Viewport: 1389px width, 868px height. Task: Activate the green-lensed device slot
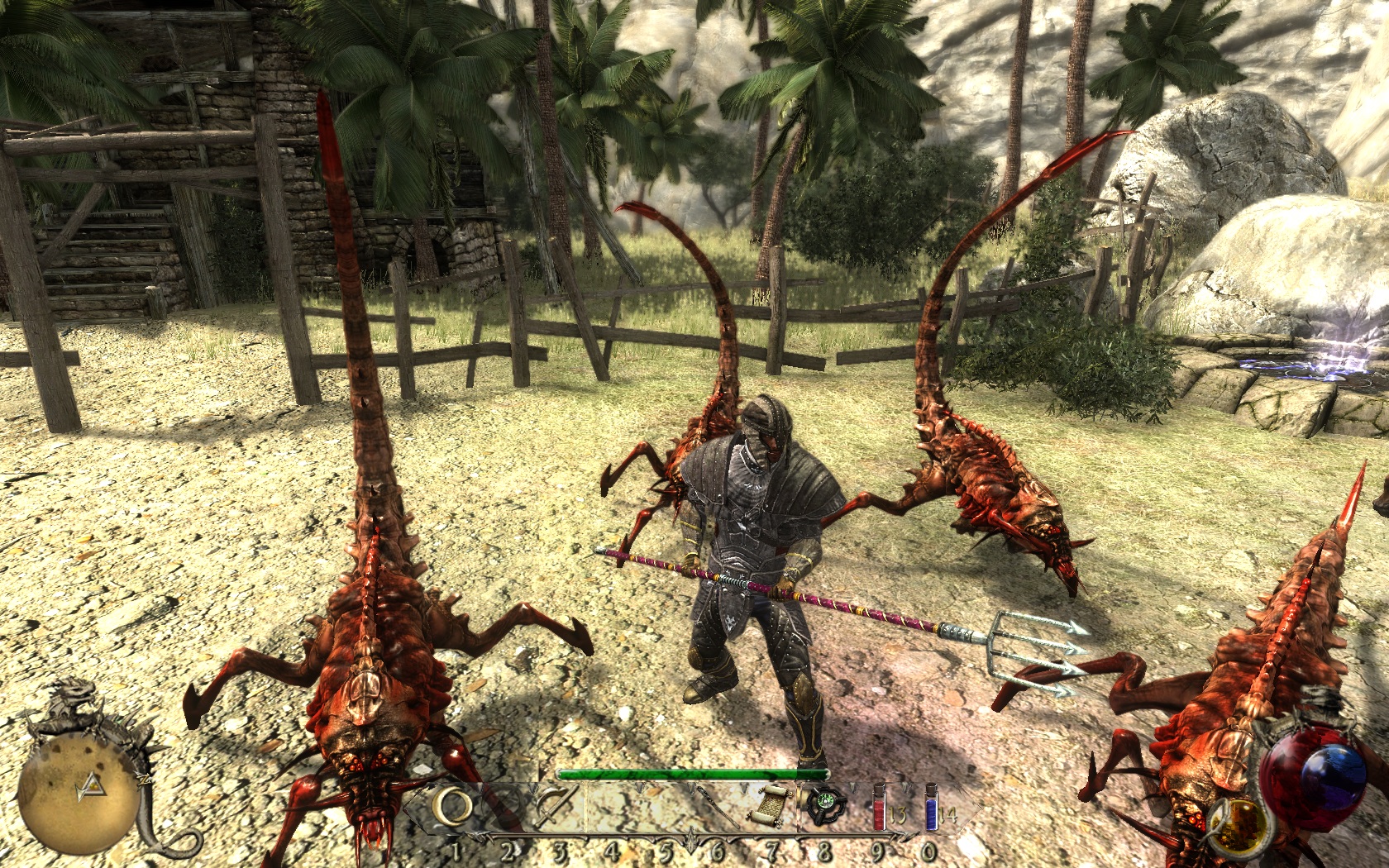tap(823, 806)
